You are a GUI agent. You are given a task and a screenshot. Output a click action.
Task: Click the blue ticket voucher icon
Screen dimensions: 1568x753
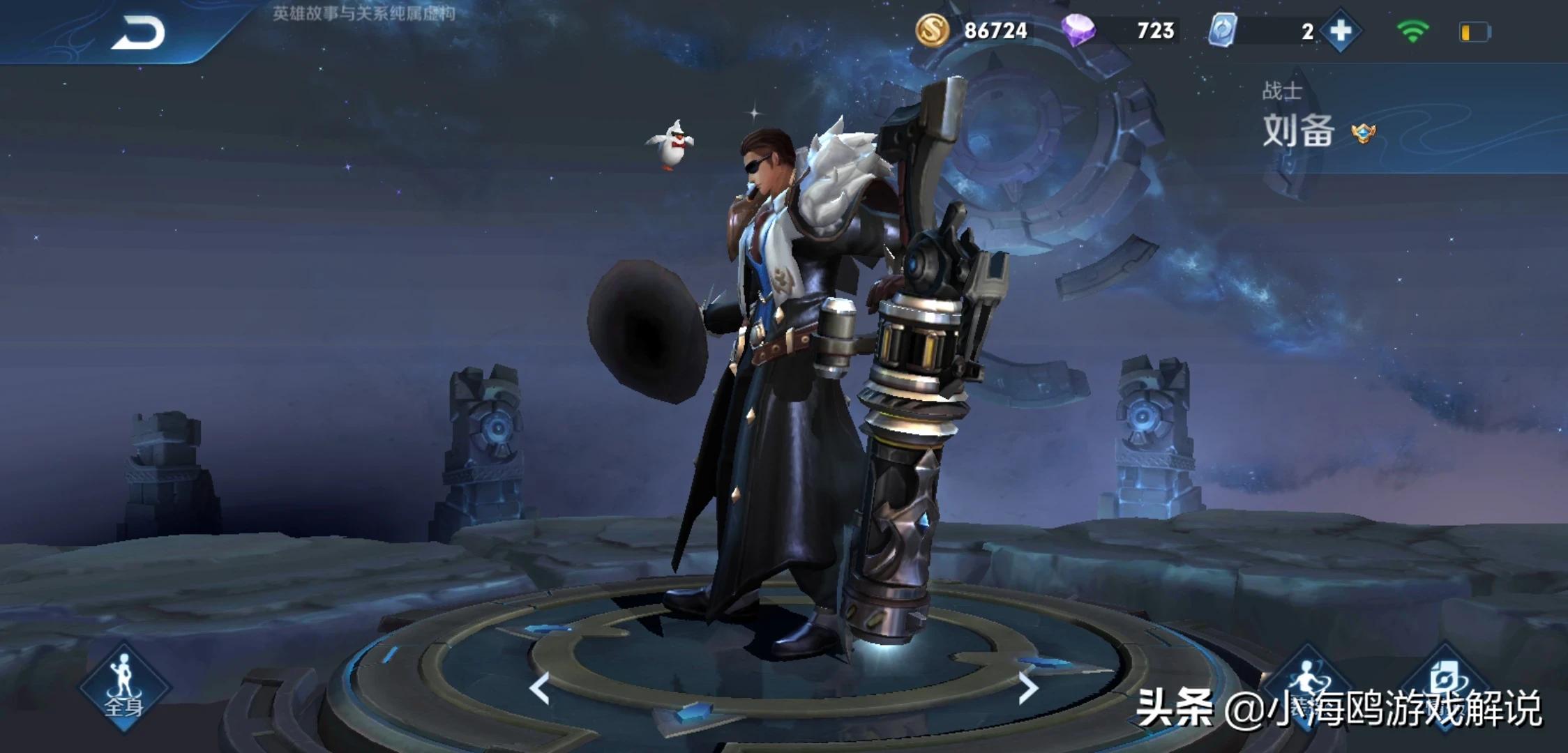click(x=1222, y=31)
